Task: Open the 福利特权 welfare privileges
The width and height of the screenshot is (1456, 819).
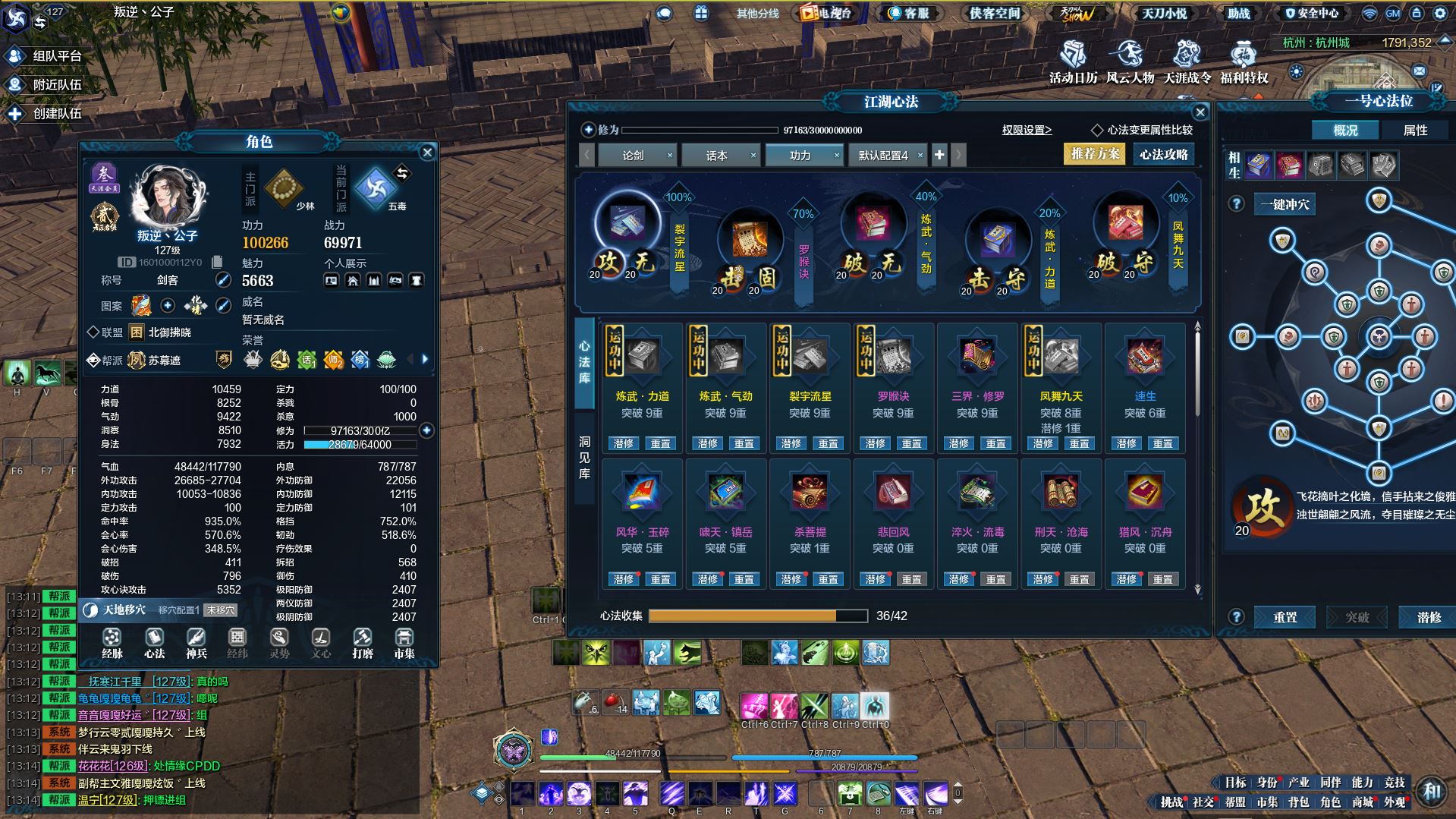Action: (x=1244, y=62)
